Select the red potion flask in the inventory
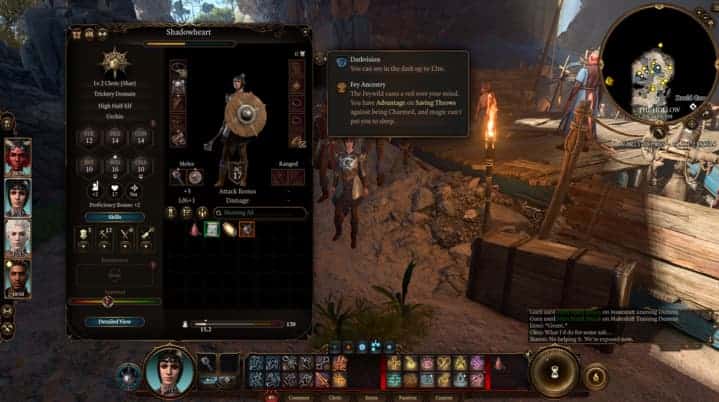 coord(195,229)
